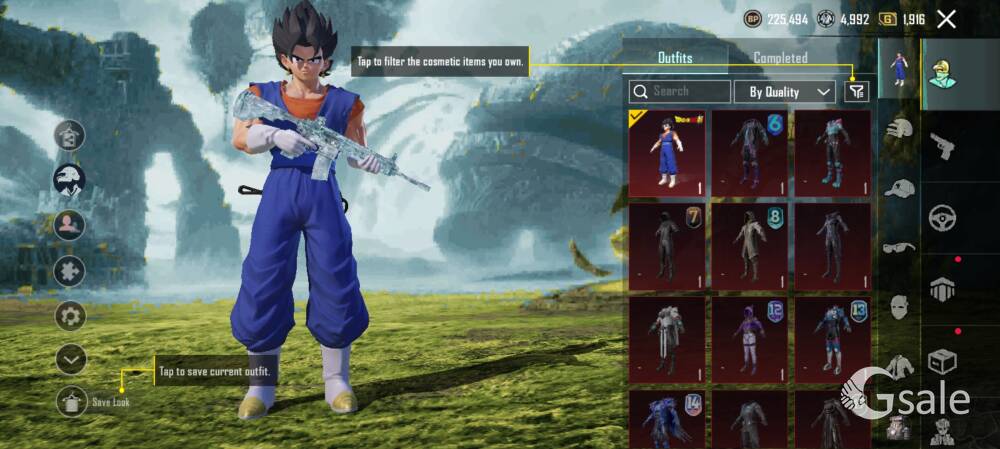
Task: Pick the hooded outfit with the 8 badge
Action: click(x=750, y=246)
